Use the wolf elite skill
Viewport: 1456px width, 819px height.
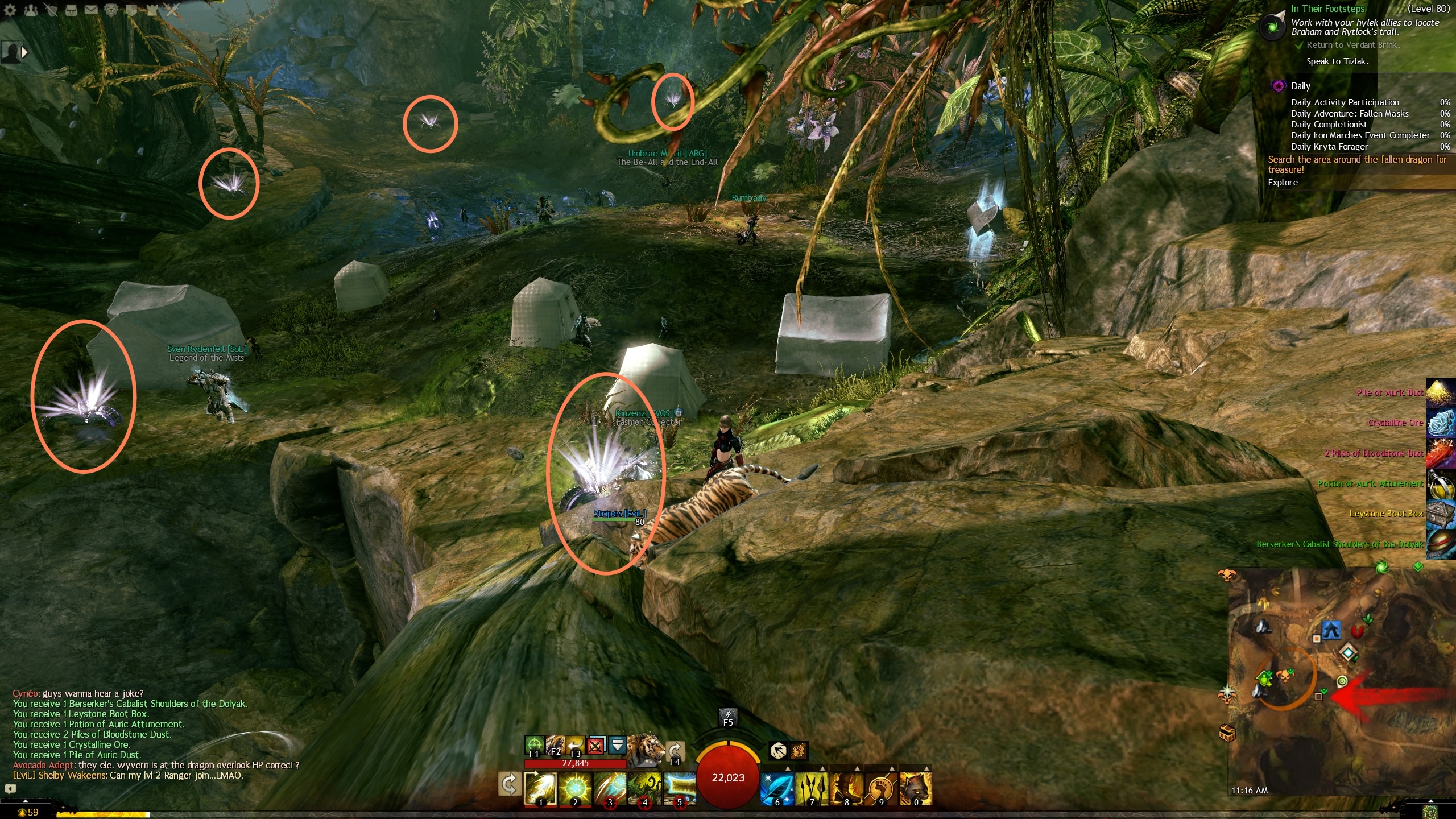click(916, 789)
